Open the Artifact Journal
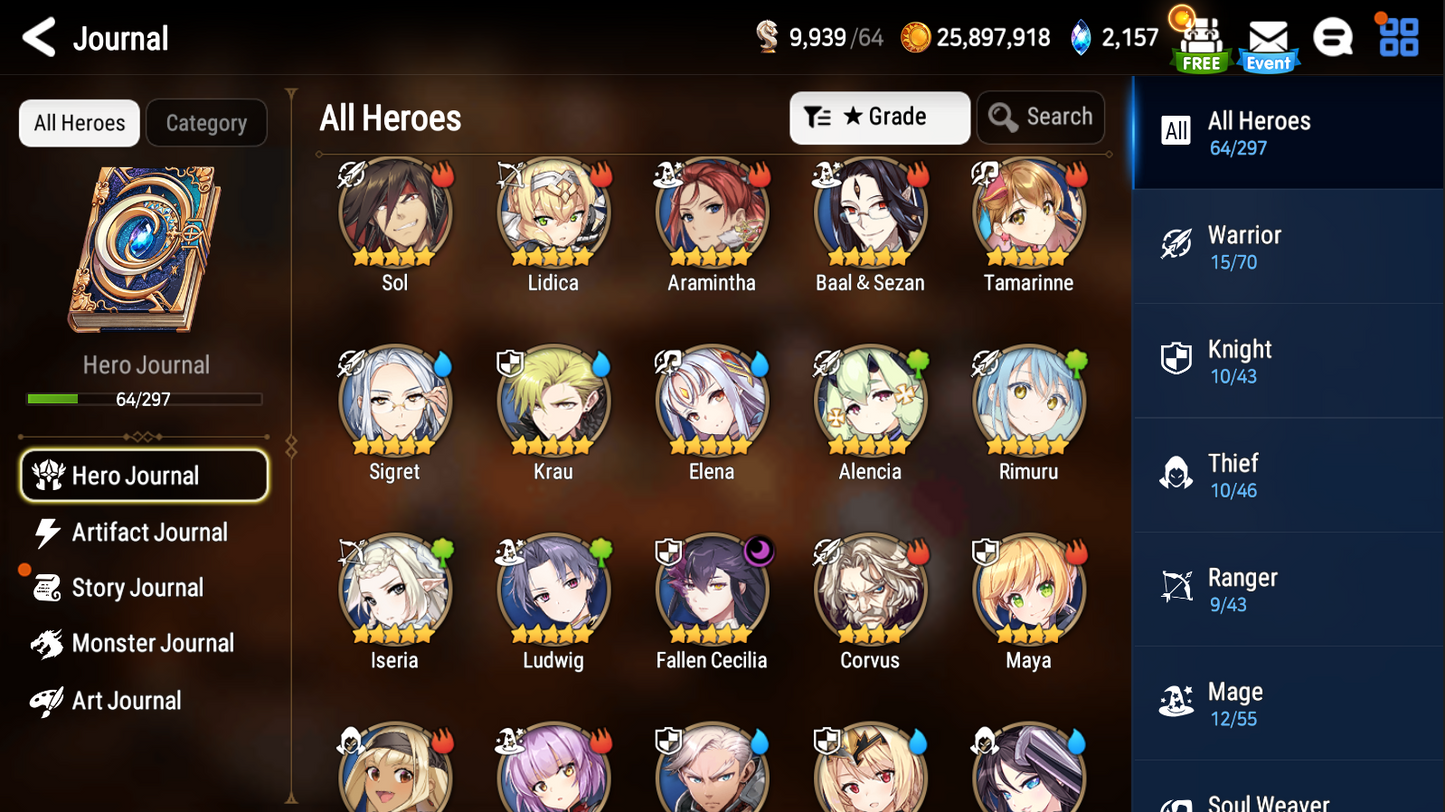This screenshot has height=812, width=1445. coord(148,532)
